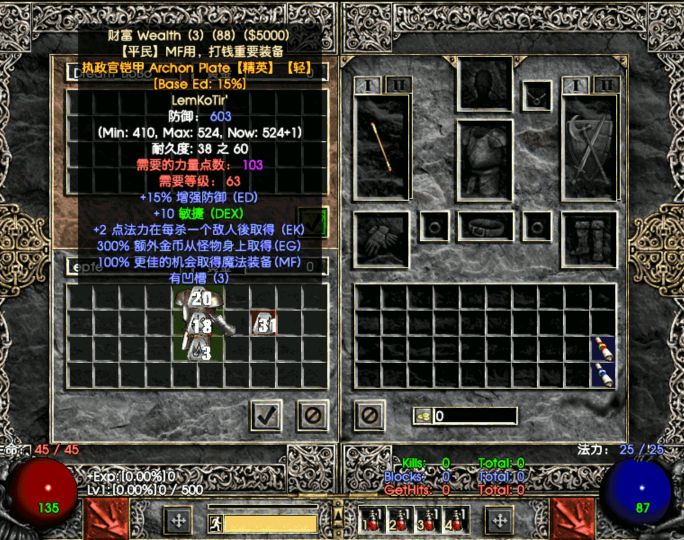Viewport: 684px width, 540px height.
Task: Use the potion in belt slot 3
Action: pyautogui.click(x=430, y=521)
